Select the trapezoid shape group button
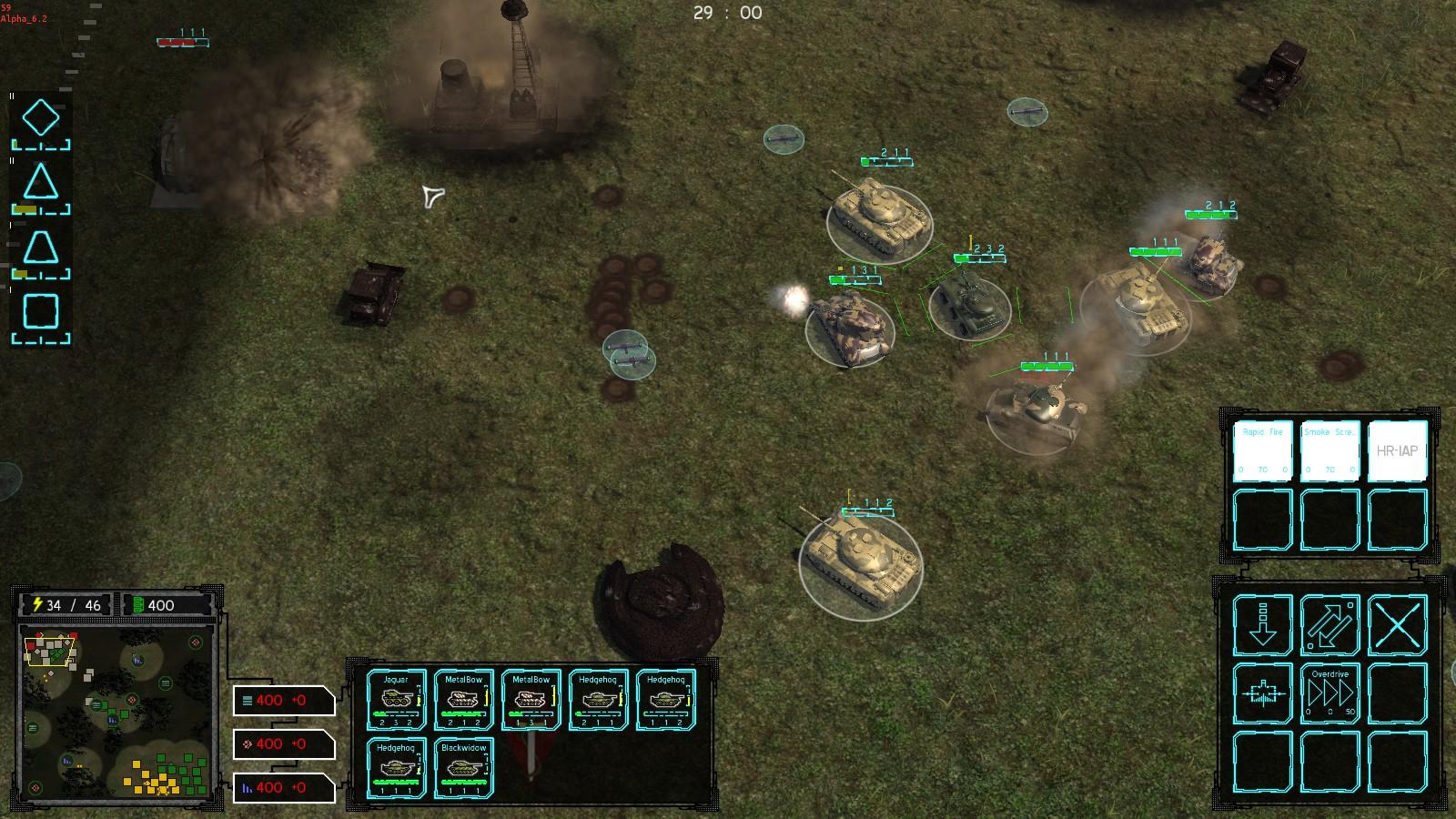 (41, 248)
